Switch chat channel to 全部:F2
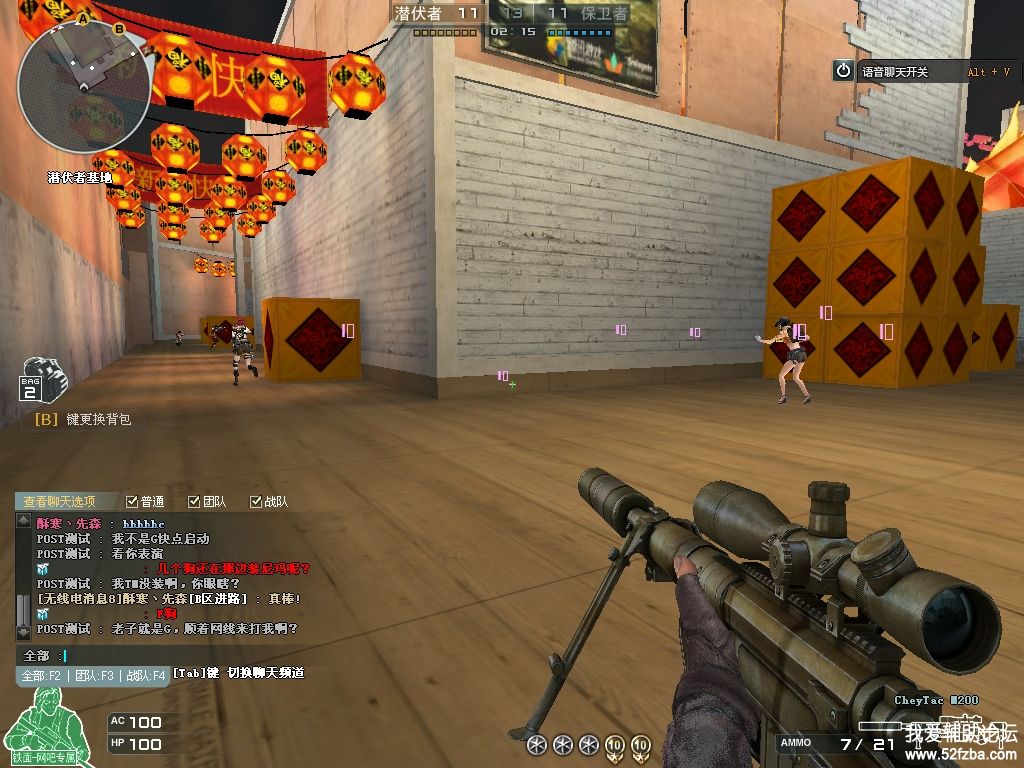 (42, 676)
